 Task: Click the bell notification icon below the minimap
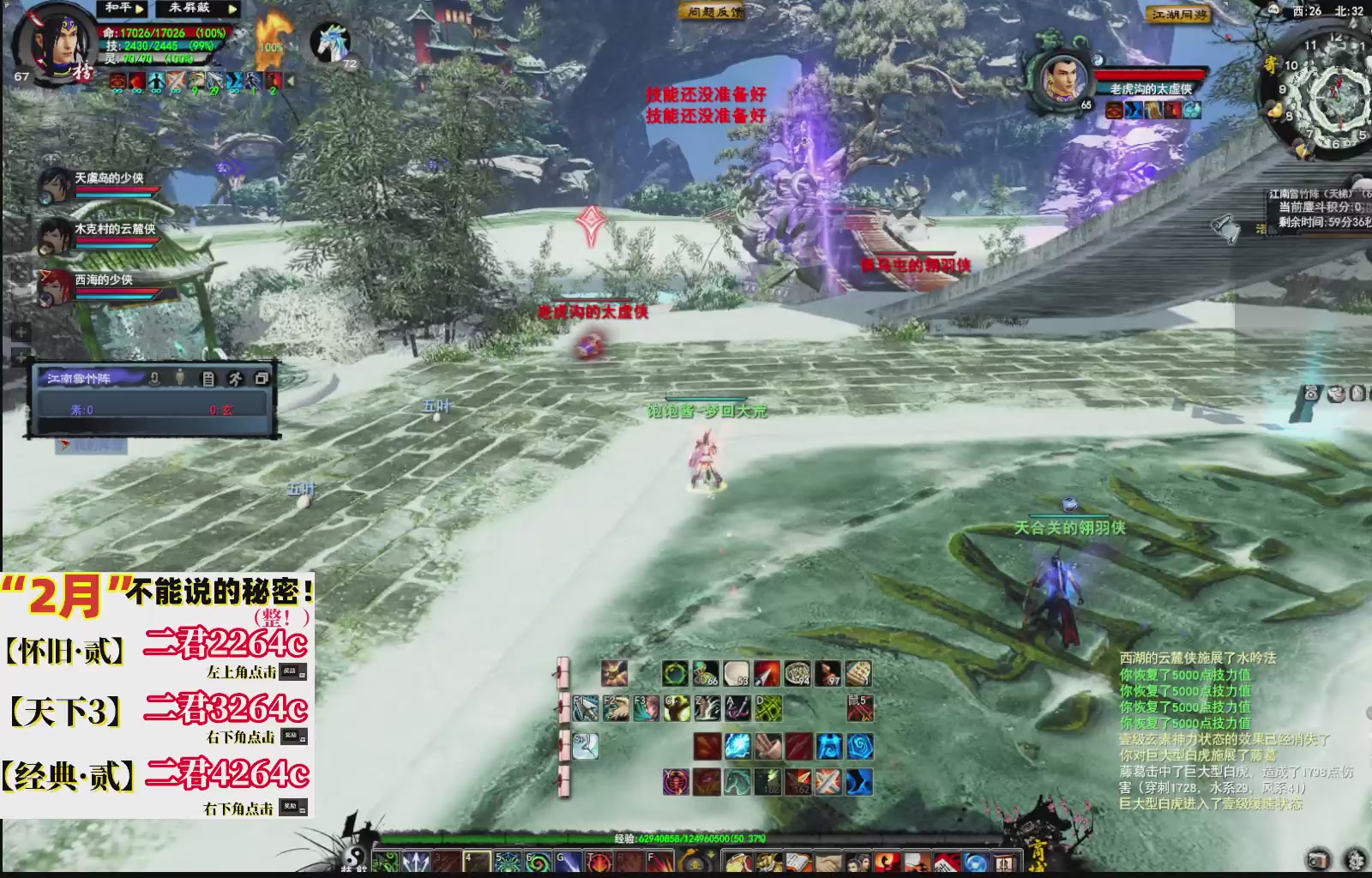1225,226
